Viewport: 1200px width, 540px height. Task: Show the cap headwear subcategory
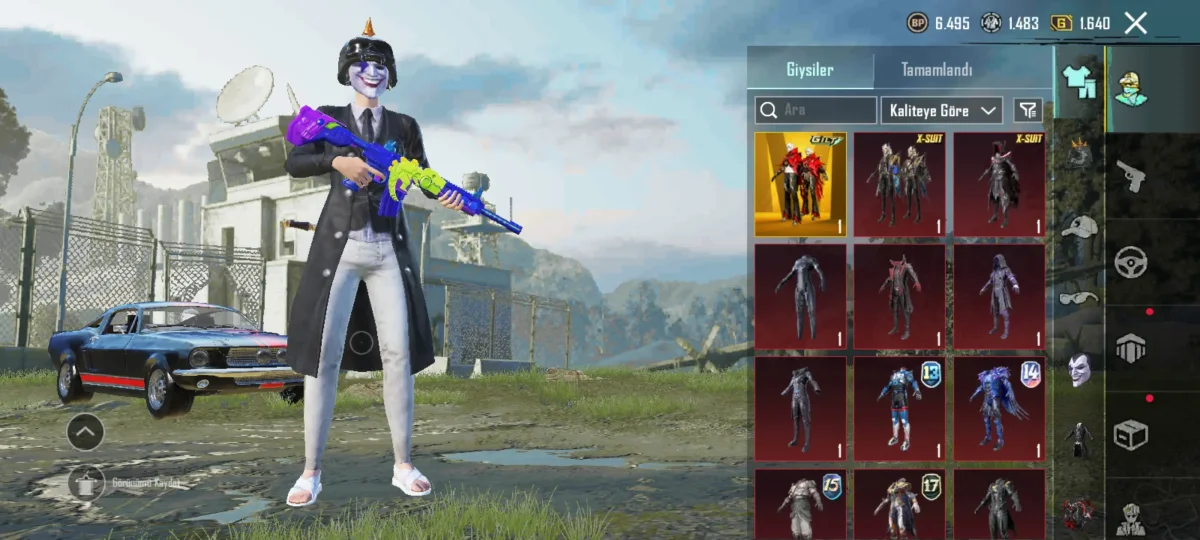(1079, 226)
